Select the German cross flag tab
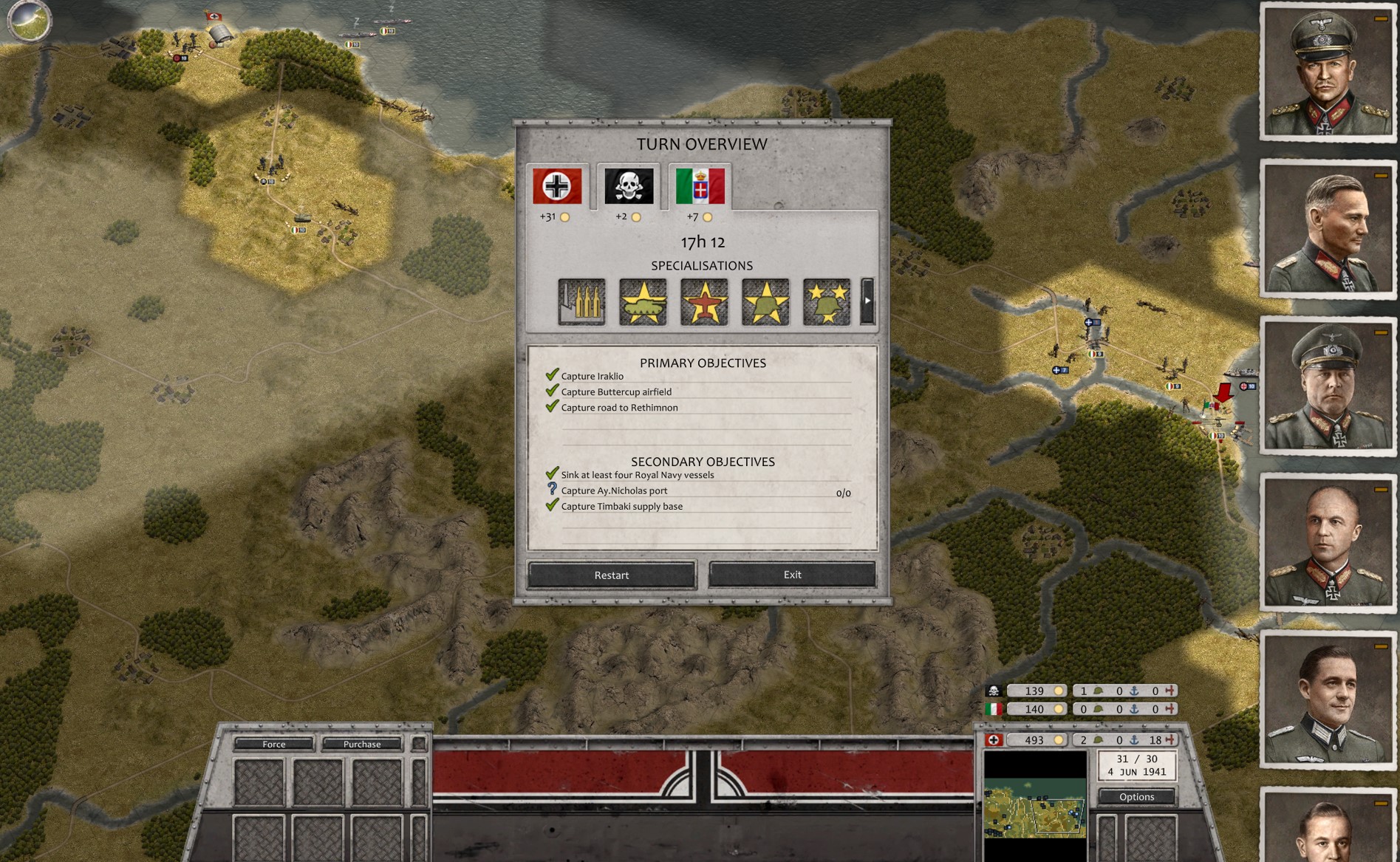The height and width of the screenshot is (862, 1400). (x=557, y=186)
